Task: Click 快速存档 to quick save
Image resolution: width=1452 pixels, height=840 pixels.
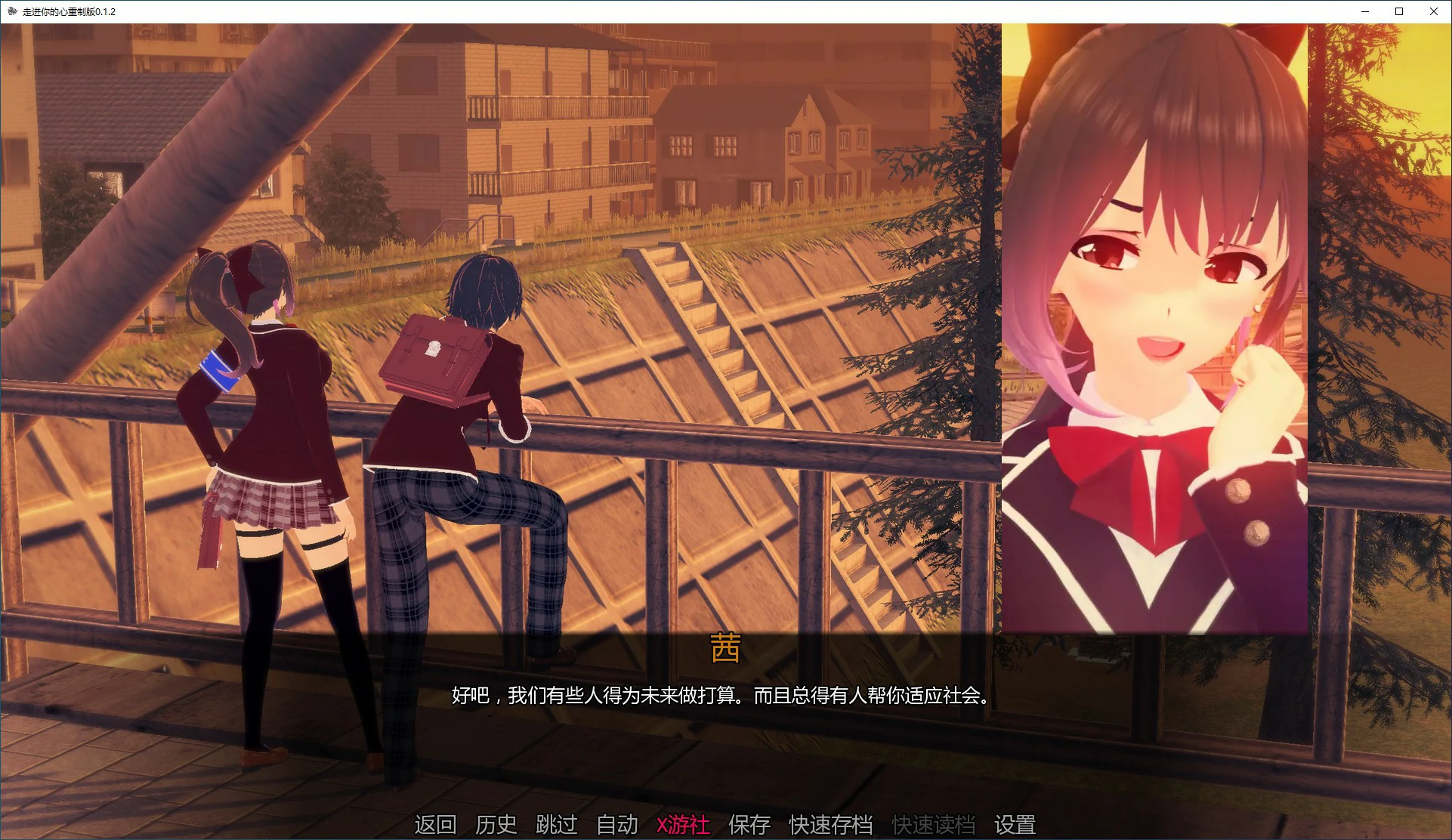Action: click(831, 825)
